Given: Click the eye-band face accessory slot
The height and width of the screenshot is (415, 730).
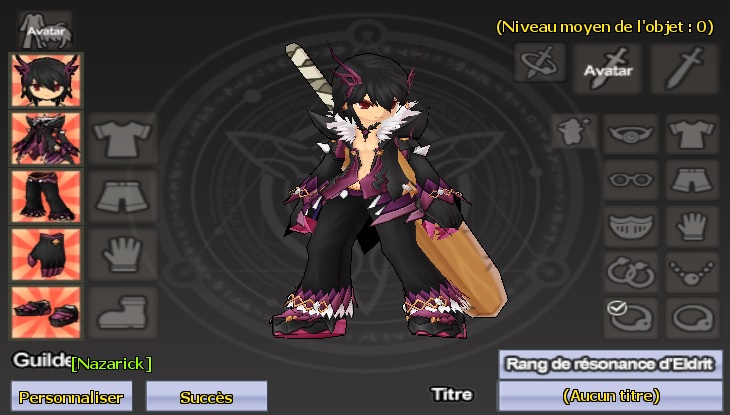Looking at the screenshot, I should click(x=630, y=134).
